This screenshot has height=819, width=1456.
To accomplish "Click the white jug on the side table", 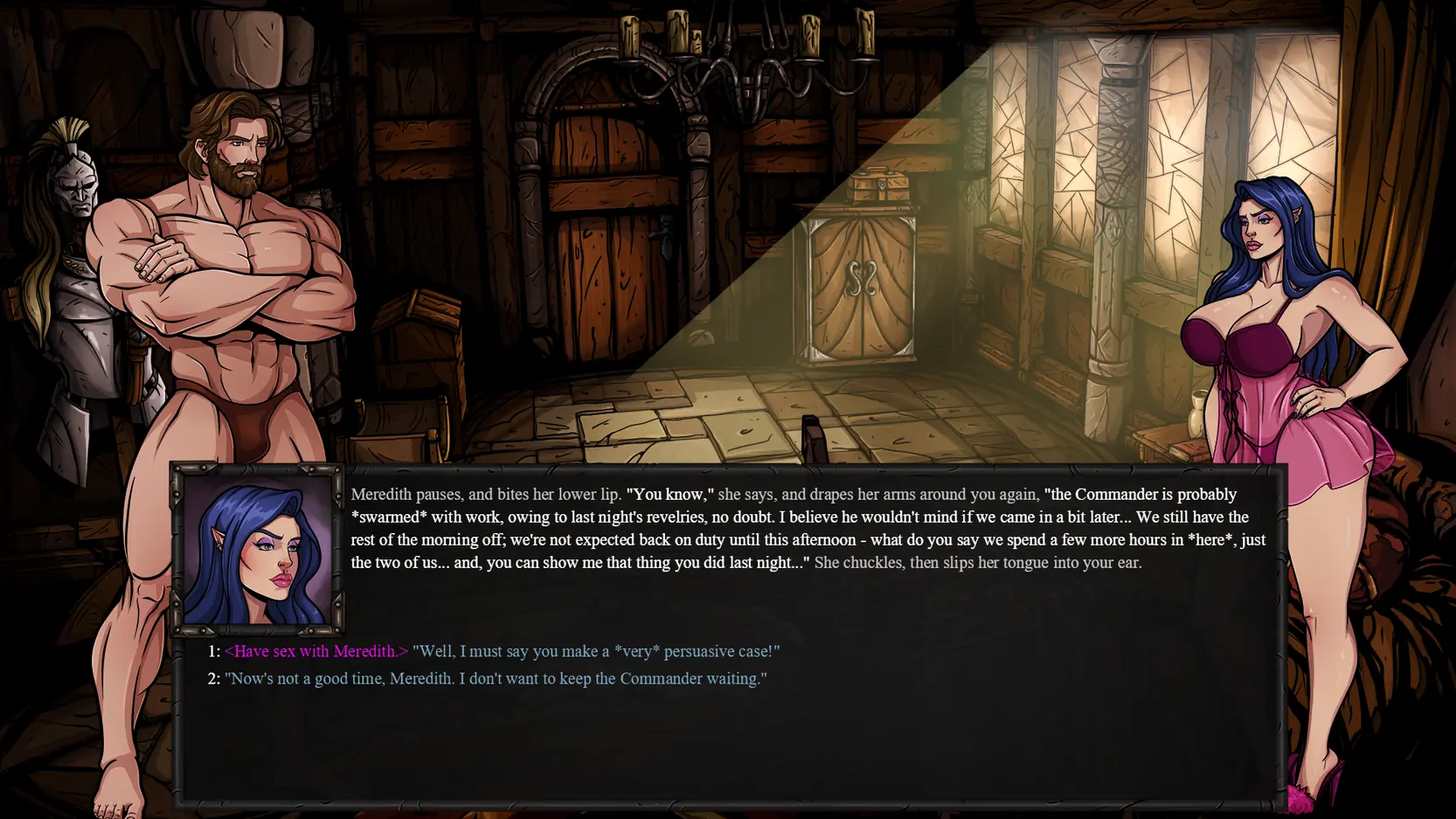I will tap(1195, 420).
